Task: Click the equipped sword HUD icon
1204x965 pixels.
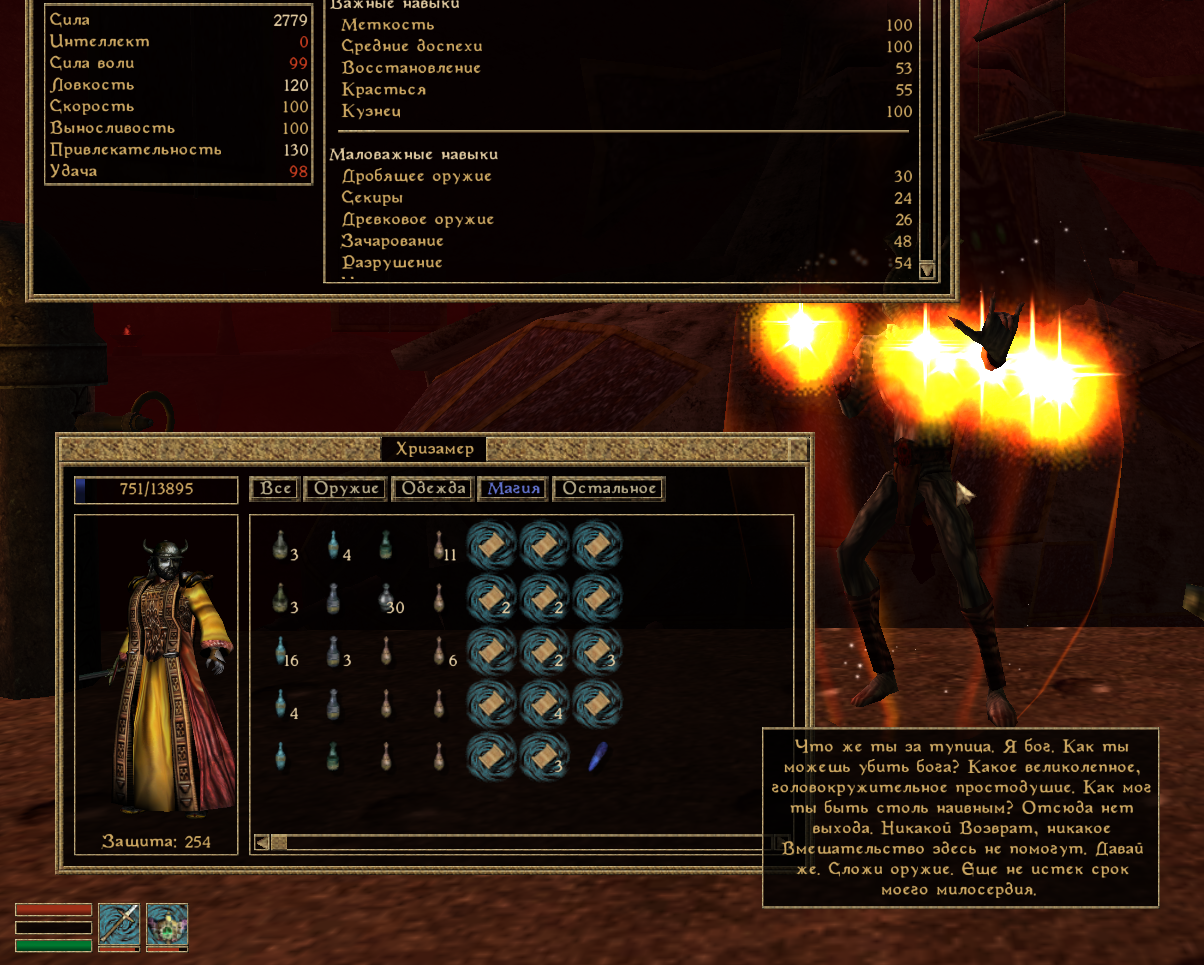Action: click(x=118, y=923)
